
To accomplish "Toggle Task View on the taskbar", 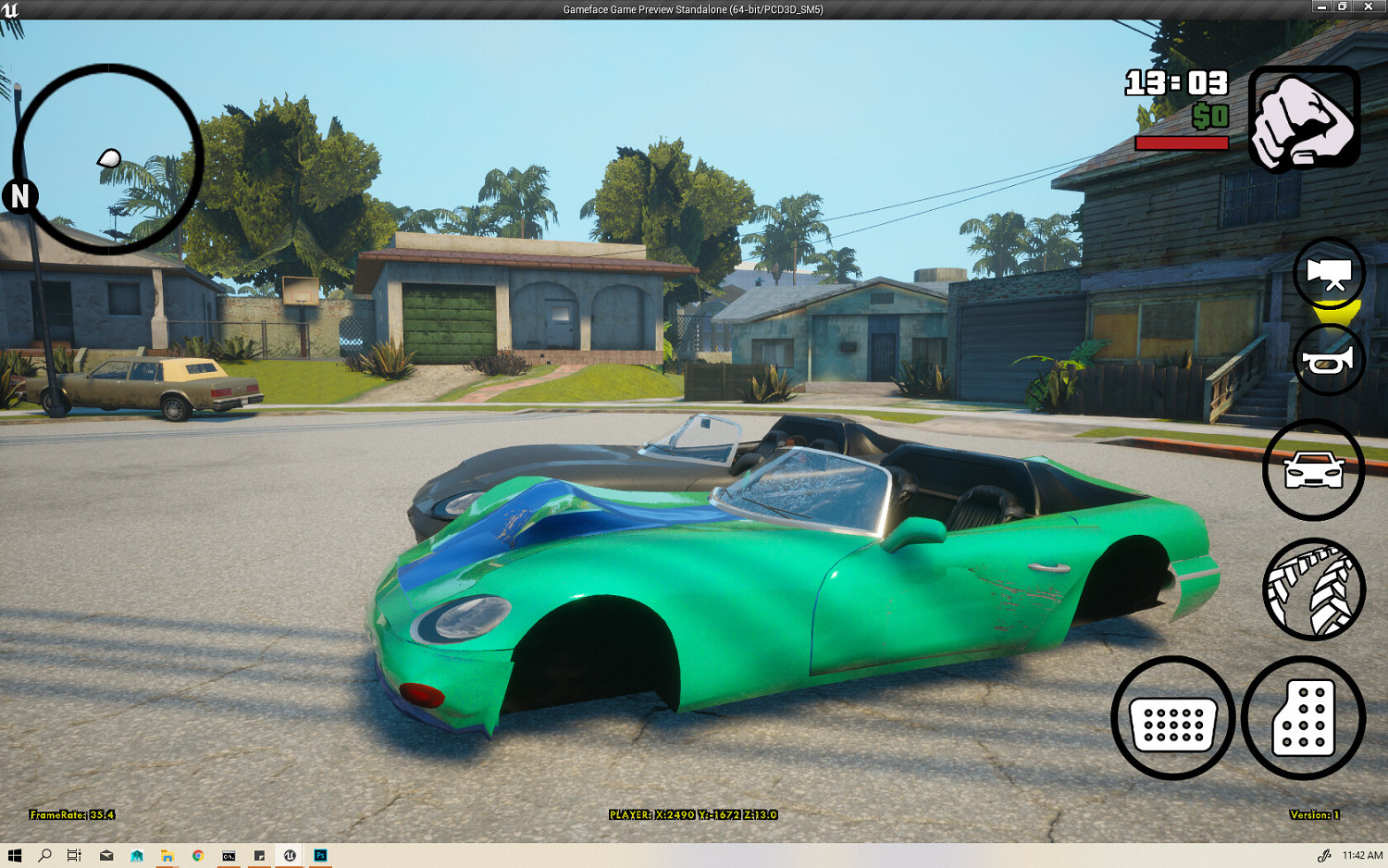I will [x=74, y=856].
